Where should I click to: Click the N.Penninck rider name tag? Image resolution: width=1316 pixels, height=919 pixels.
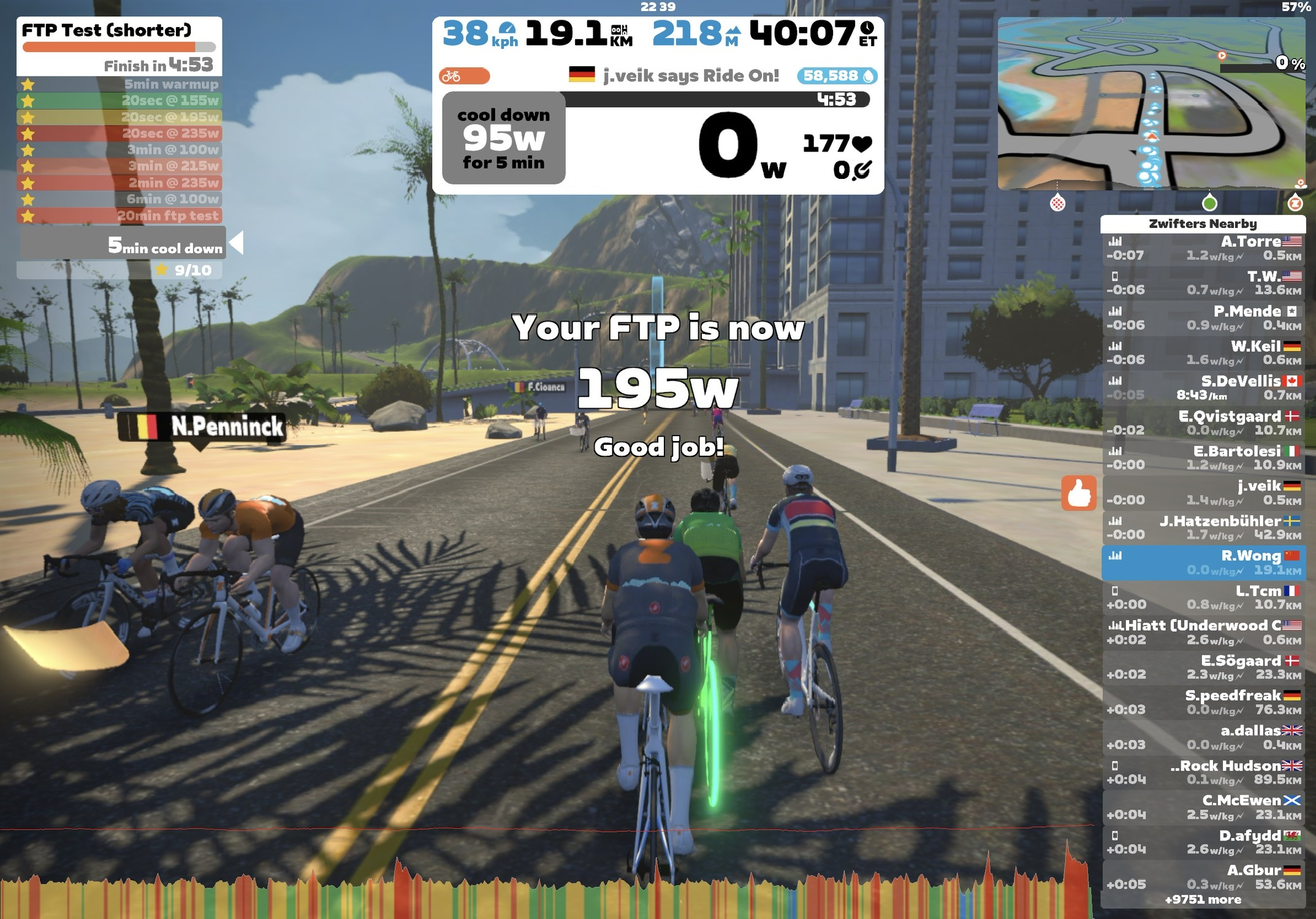(202, 426)
